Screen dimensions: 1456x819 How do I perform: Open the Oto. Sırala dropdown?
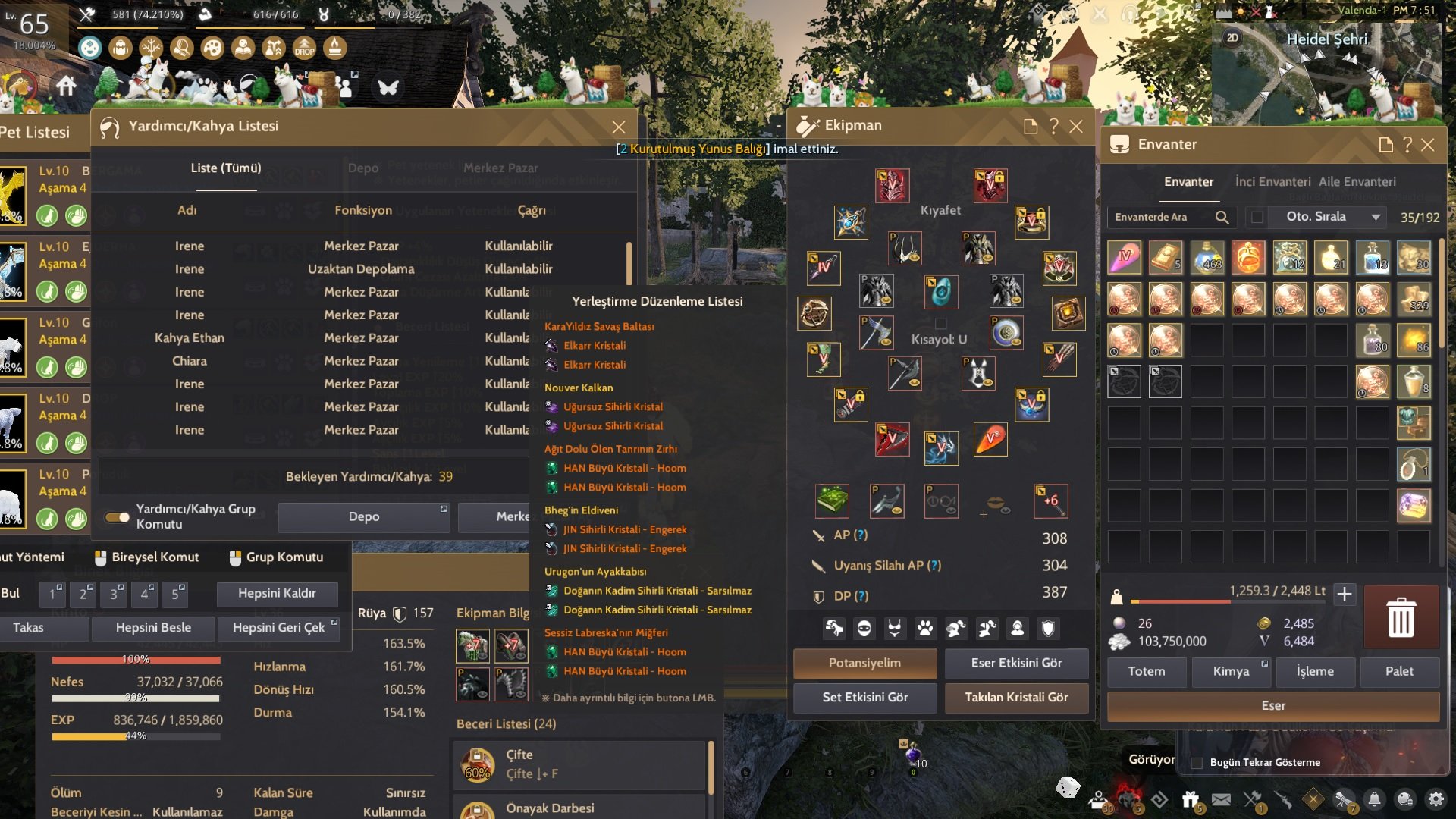pos(1376,217)
